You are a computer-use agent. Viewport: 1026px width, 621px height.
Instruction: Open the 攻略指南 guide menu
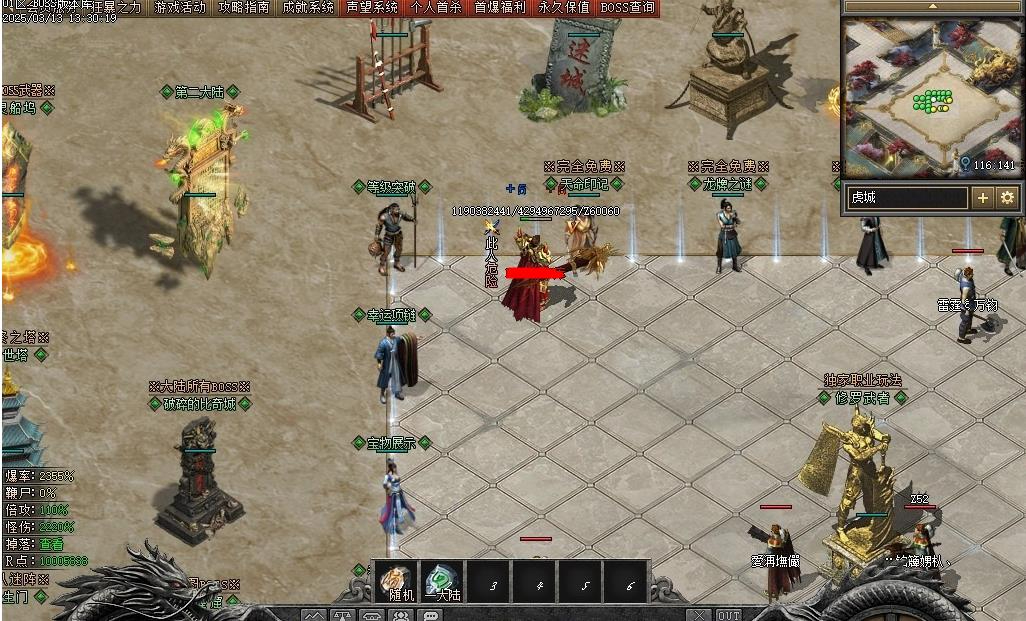click(x=244, y=7)
